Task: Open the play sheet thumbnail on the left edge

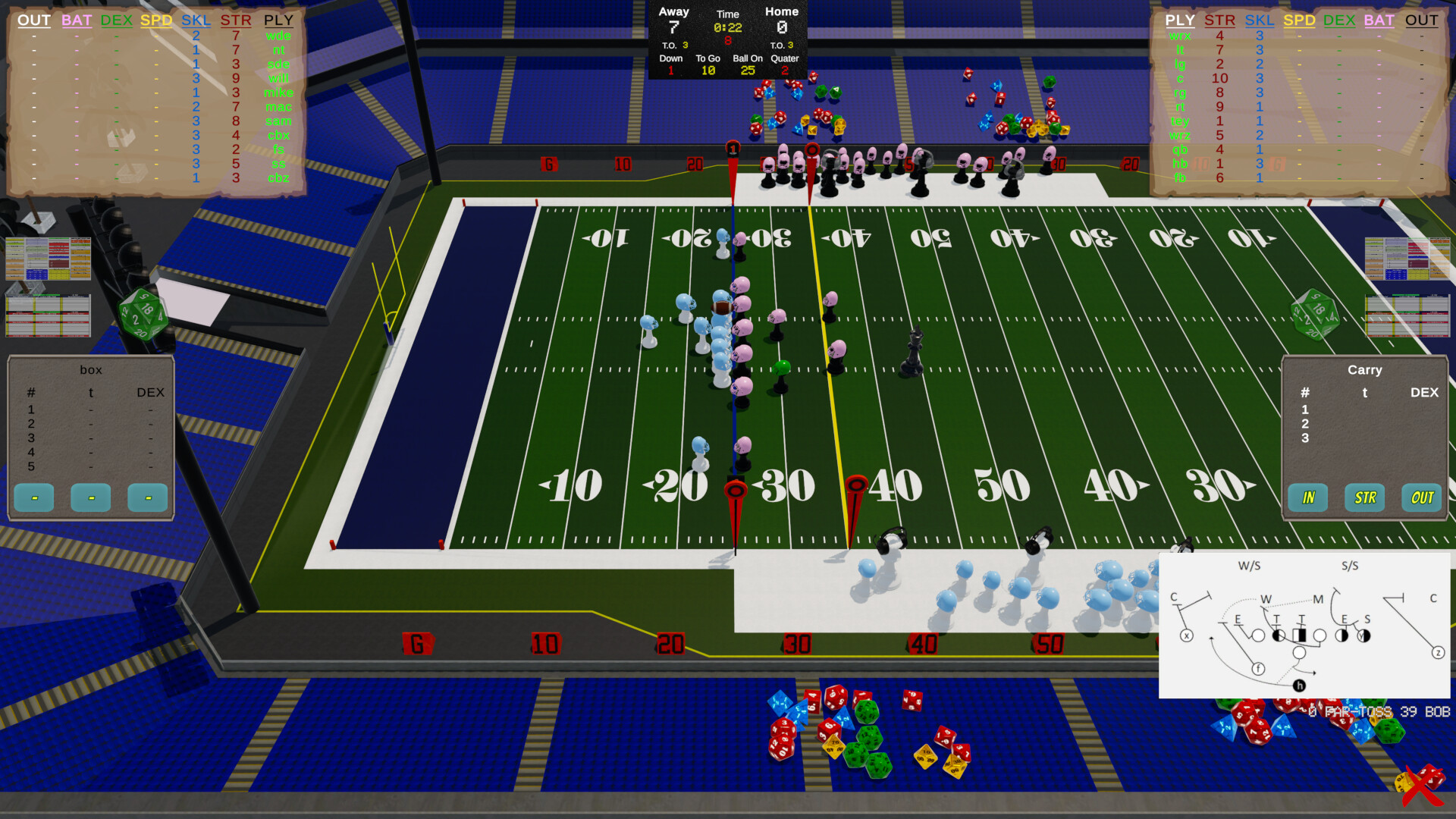Action: [x=48, y=260]
